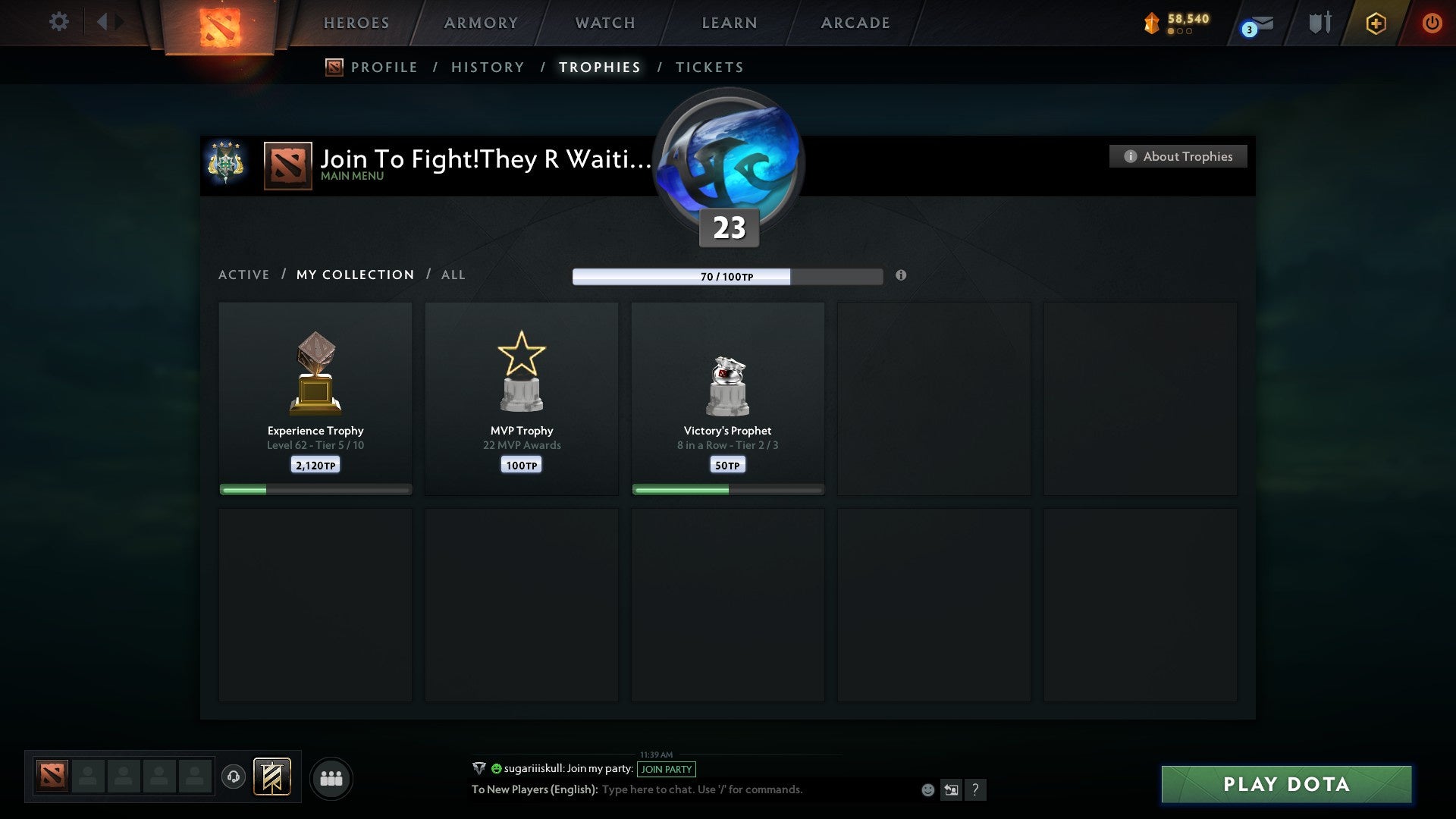The image size is (1456, 819).
Task: Open the settings gear icon
Action: click(58, 22)
